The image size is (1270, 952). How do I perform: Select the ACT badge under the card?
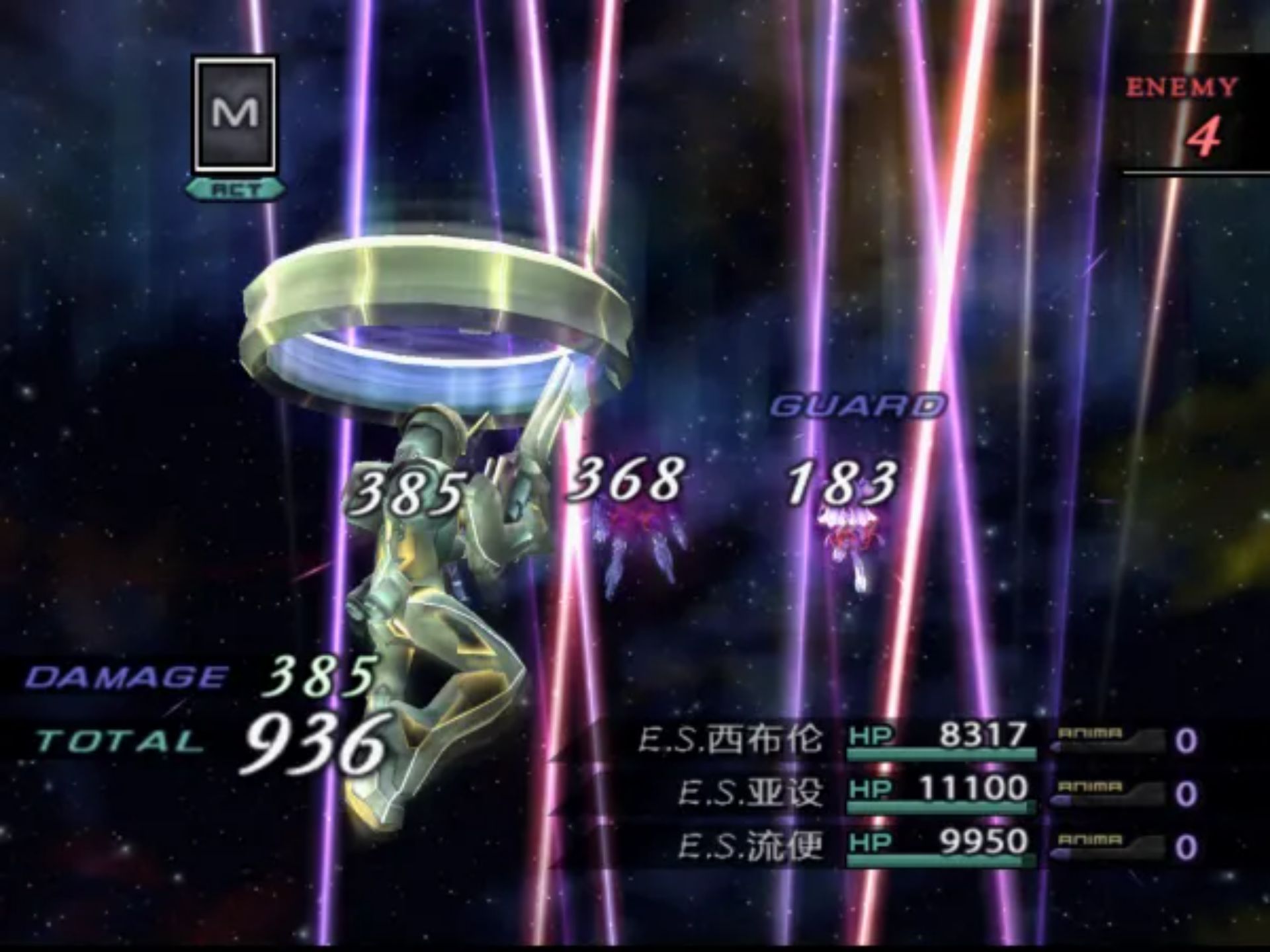[235, 188]
